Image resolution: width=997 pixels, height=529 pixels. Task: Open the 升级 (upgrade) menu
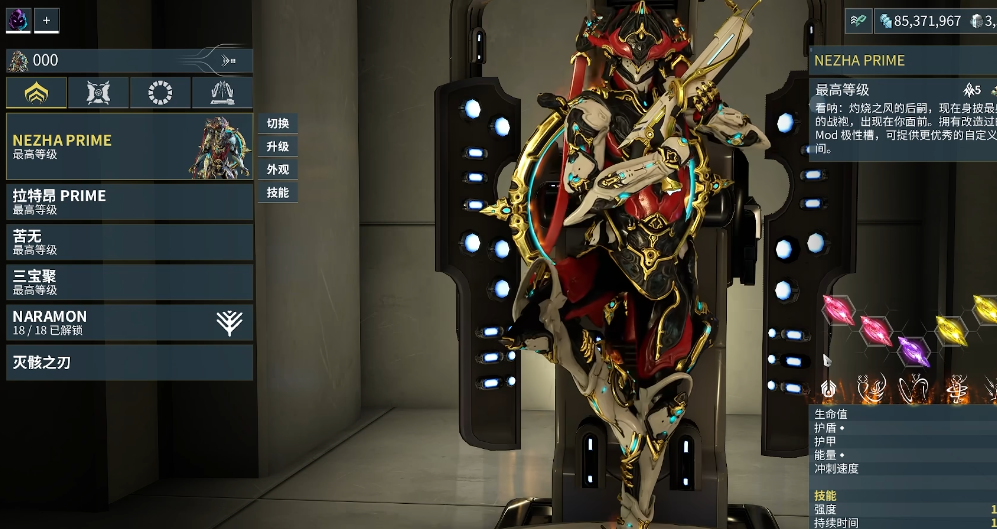tap(278, 147)
